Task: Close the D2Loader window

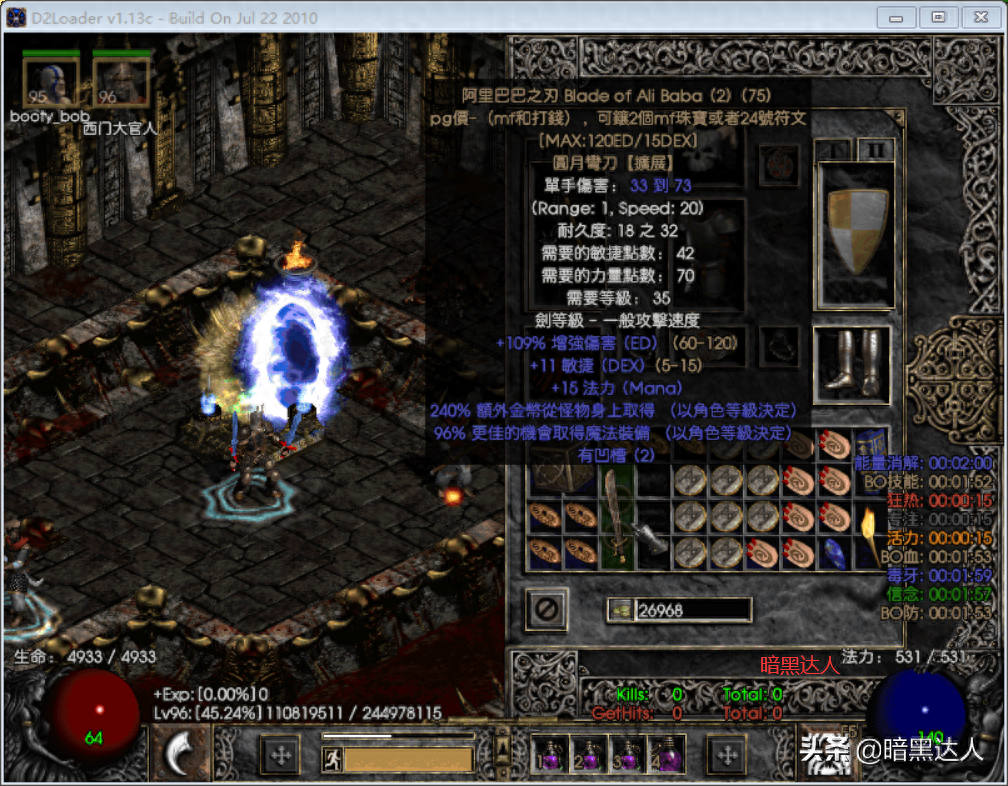Action: (981, 17)
